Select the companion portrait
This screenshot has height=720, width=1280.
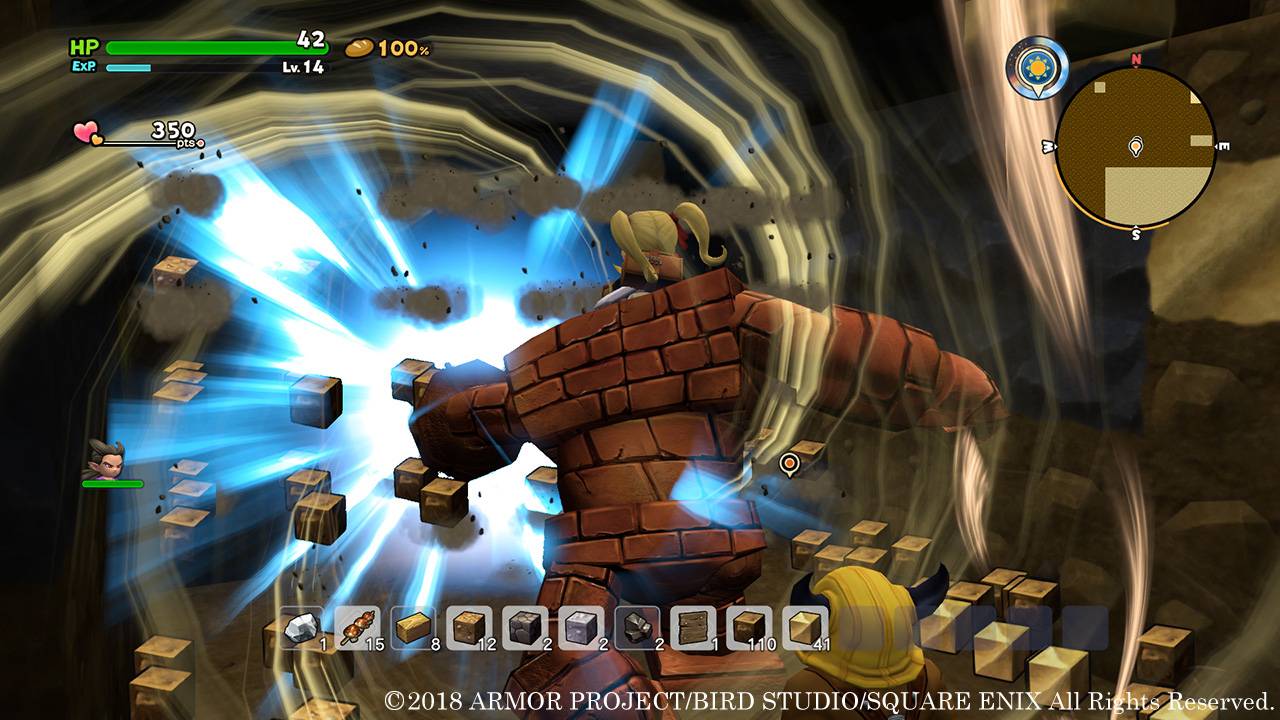tap(106, 460)
